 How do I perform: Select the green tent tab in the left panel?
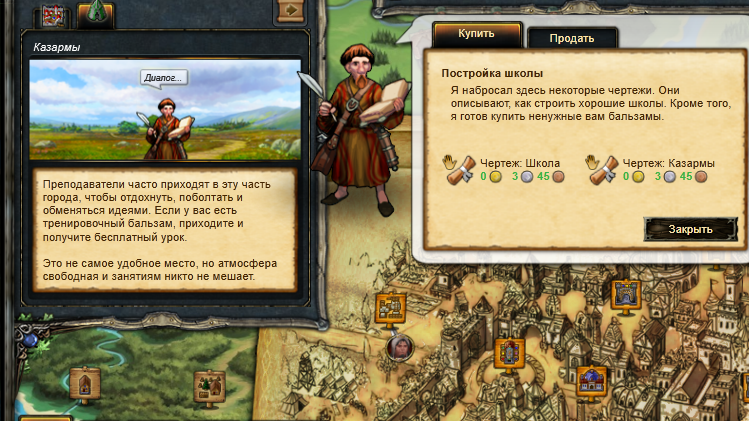point(95,13)
